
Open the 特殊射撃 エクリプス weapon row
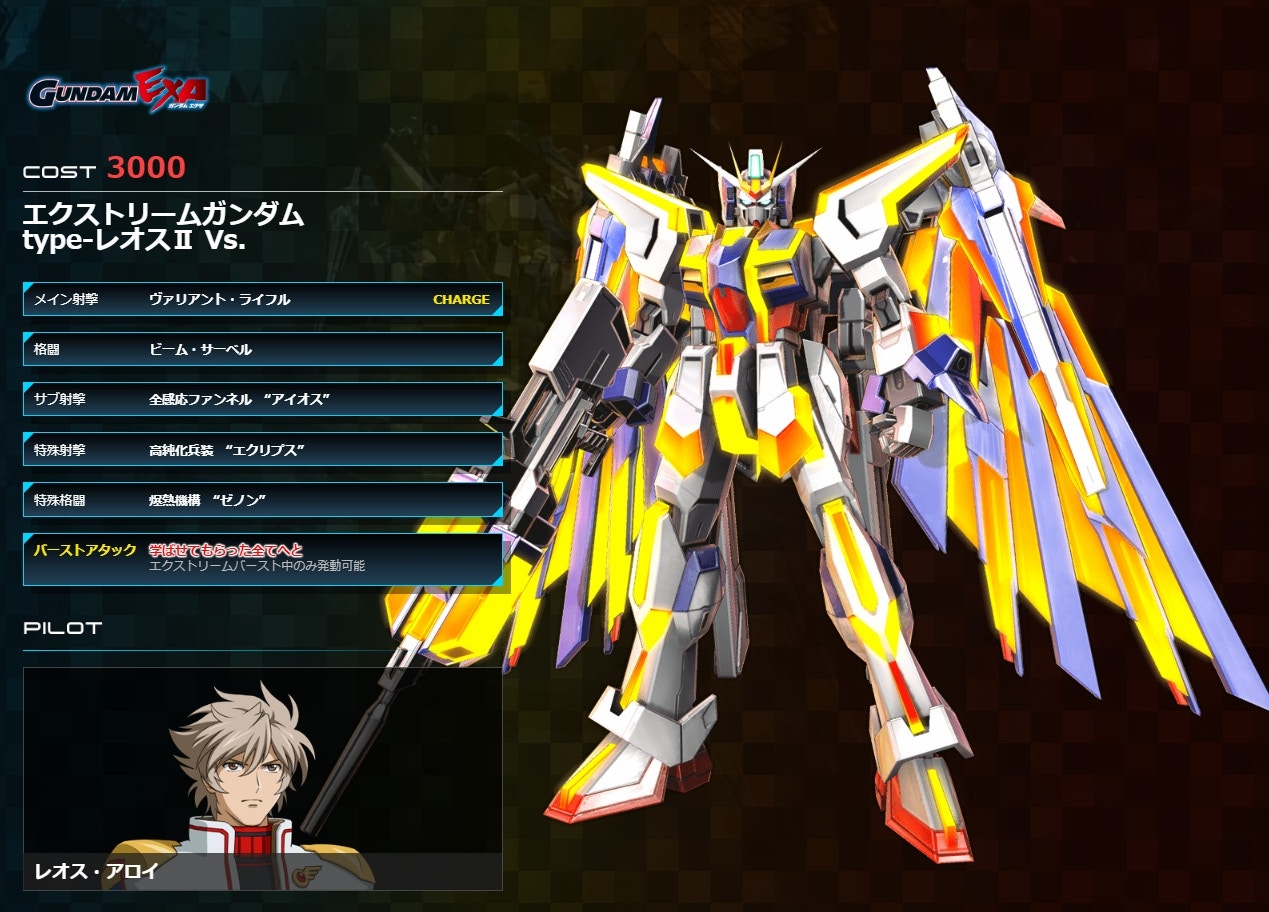click(263, 449)
